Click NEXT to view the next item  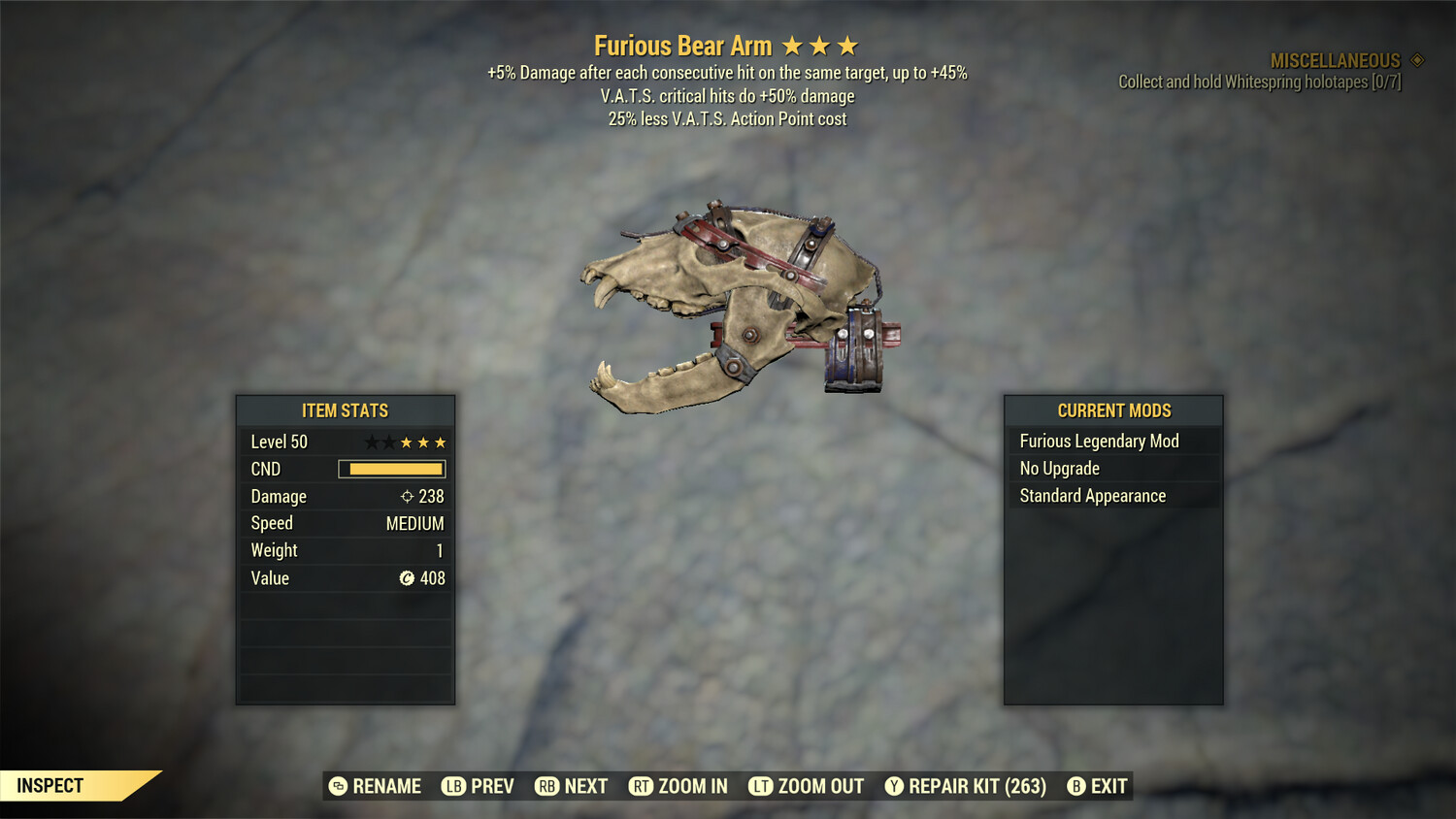(x=586, y=786)
